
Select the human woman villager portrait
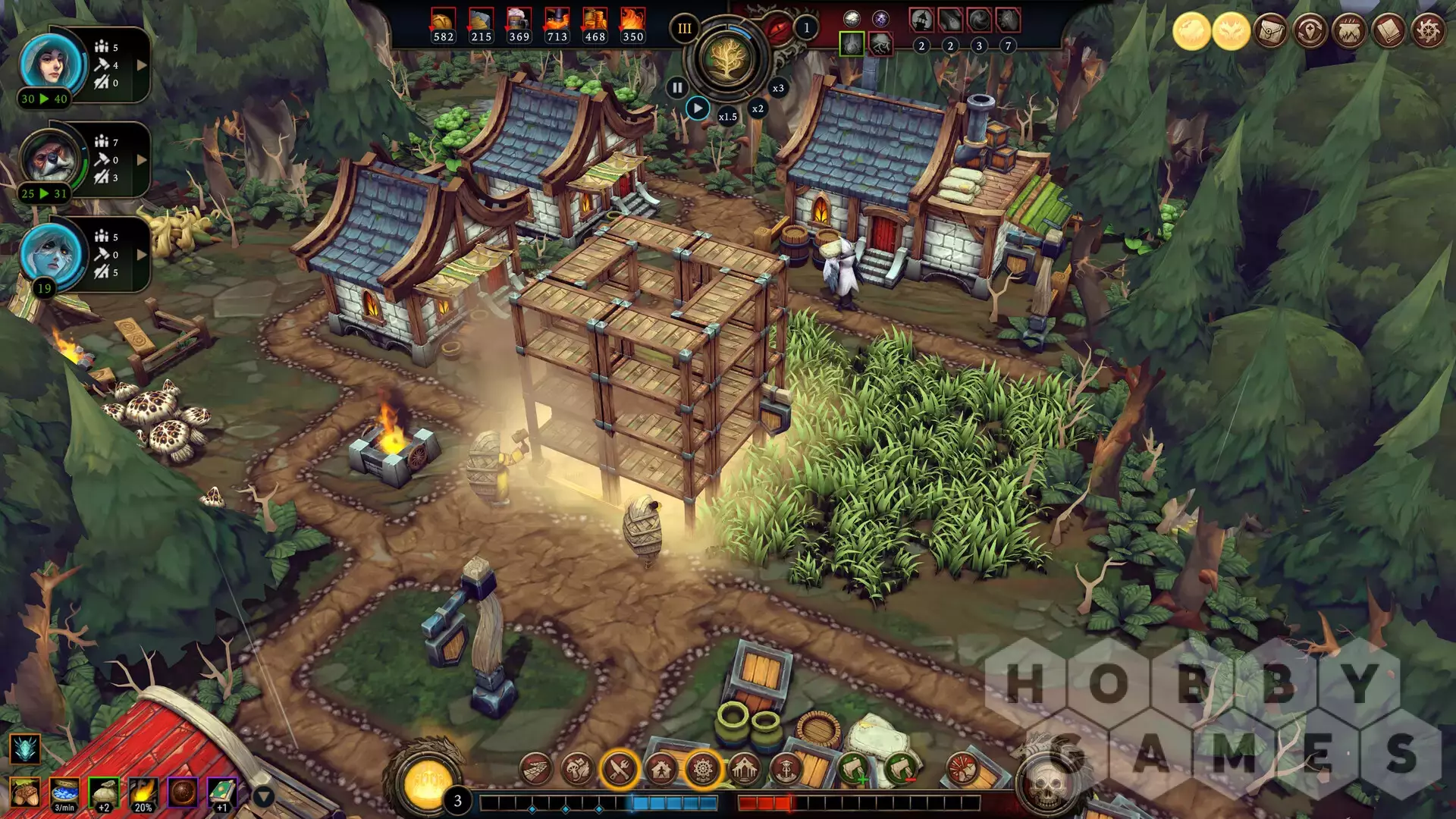pyautogui.click(x=52, y=62)
